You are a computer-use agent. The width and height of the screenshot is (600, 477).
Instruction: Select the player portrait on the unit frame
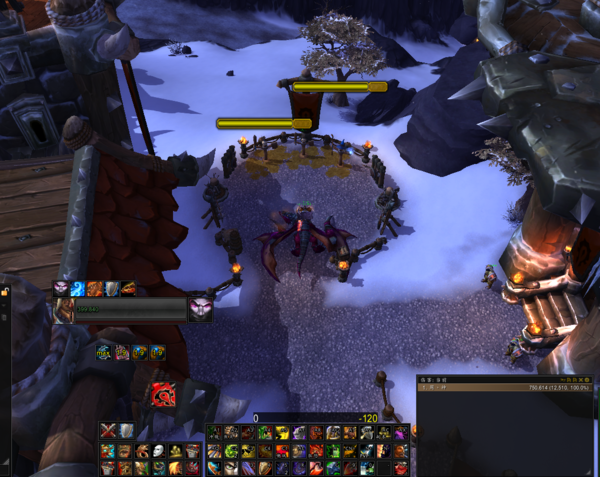coord(67,310)
